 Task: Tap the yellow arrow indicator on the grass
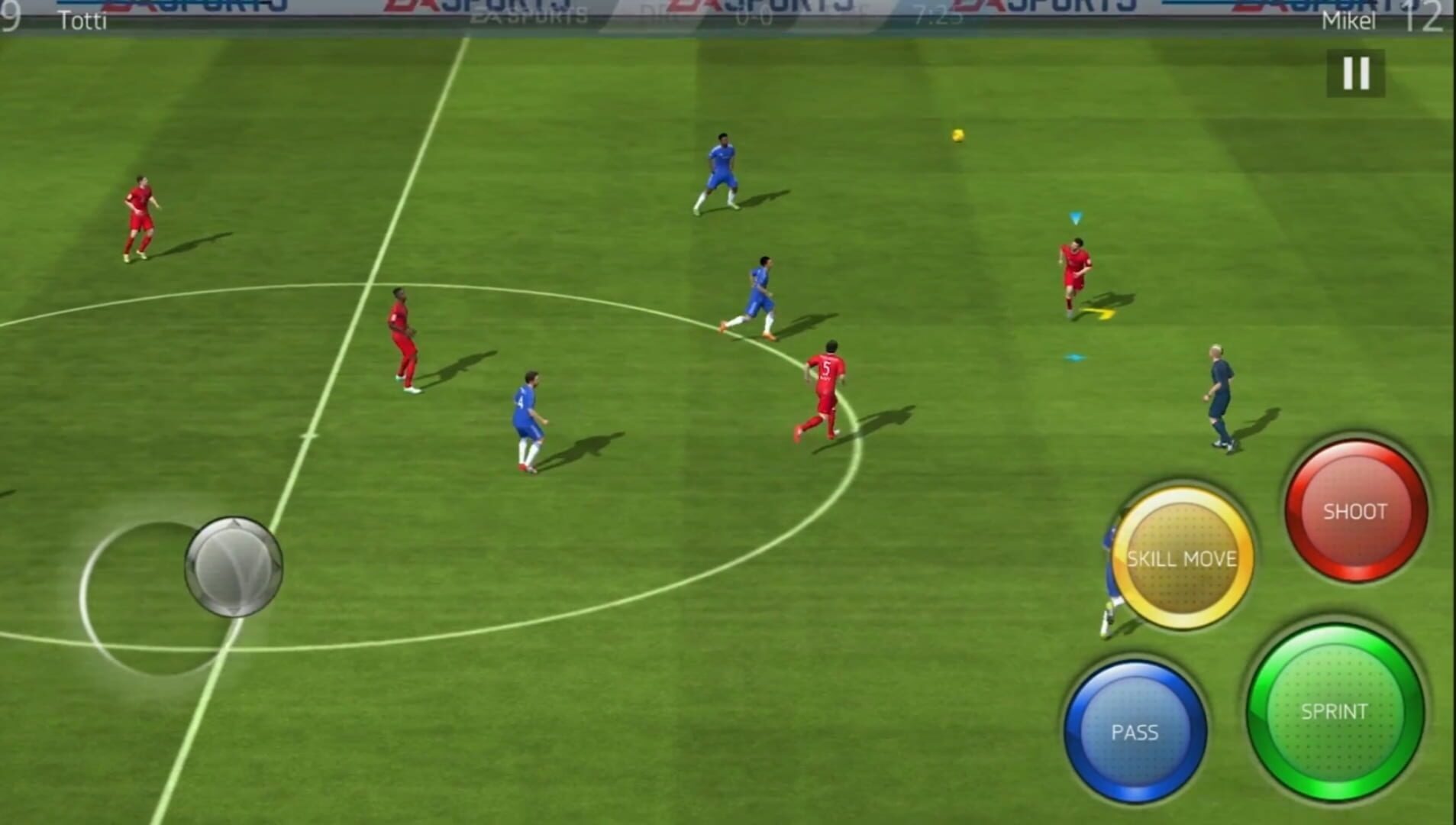(x=1100, y=311)
